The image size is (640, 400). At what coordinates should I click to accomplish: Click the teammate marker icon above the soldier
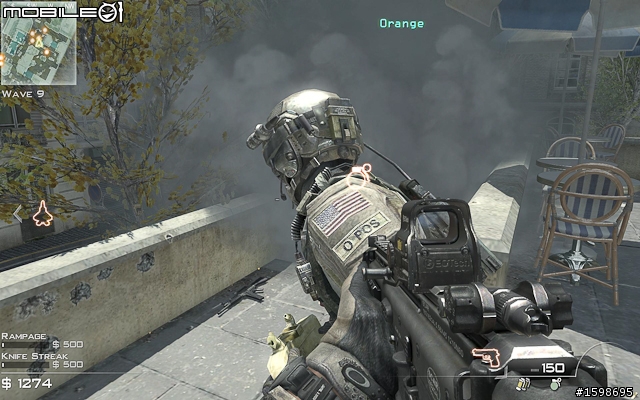pyautogui.click(x=368, y=170)
